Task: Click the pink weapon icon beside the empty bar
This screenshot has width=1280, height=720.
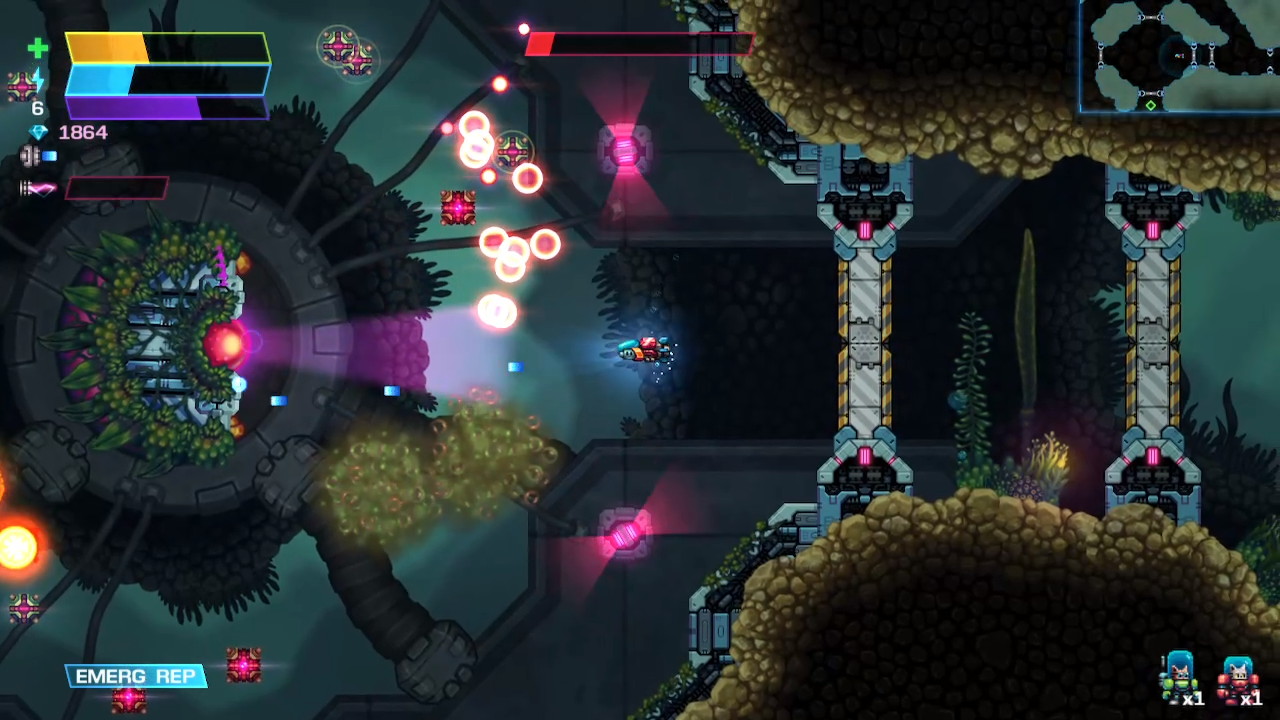Action: point(39,188)
